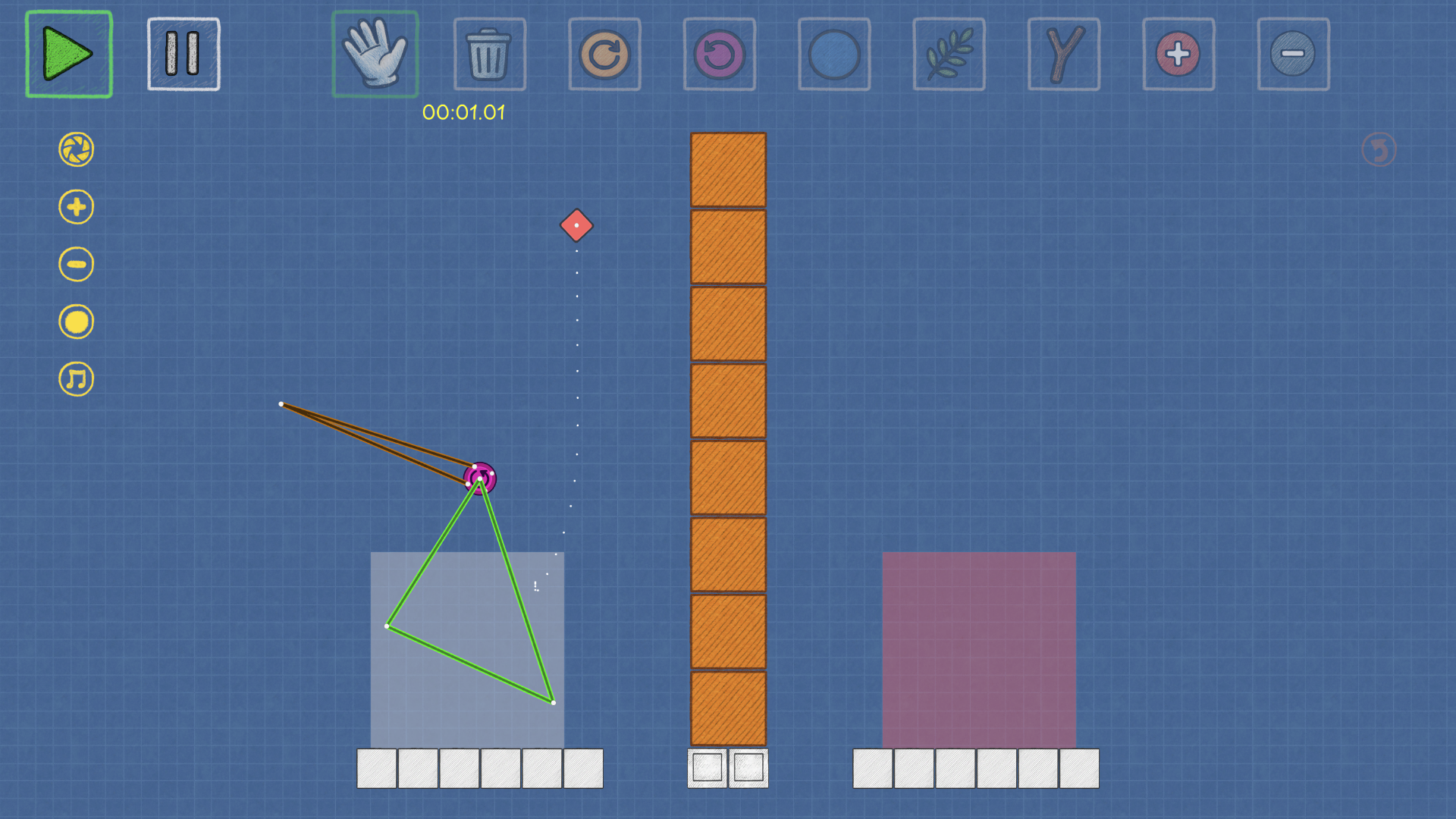Open the camera aperture tool in sidebar
The width and height of the screenshot is (1456, 819).
(75, 149)
